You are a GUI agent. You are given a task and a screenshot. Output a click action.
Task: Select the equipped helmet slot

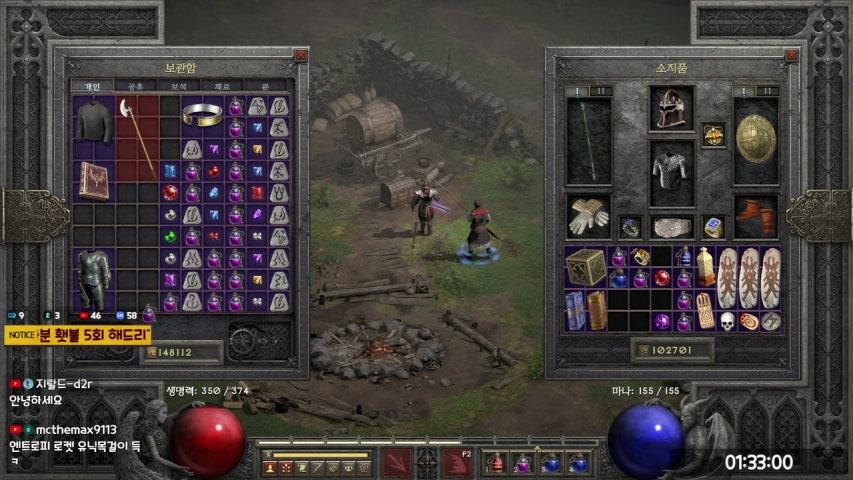coord(671,108)
